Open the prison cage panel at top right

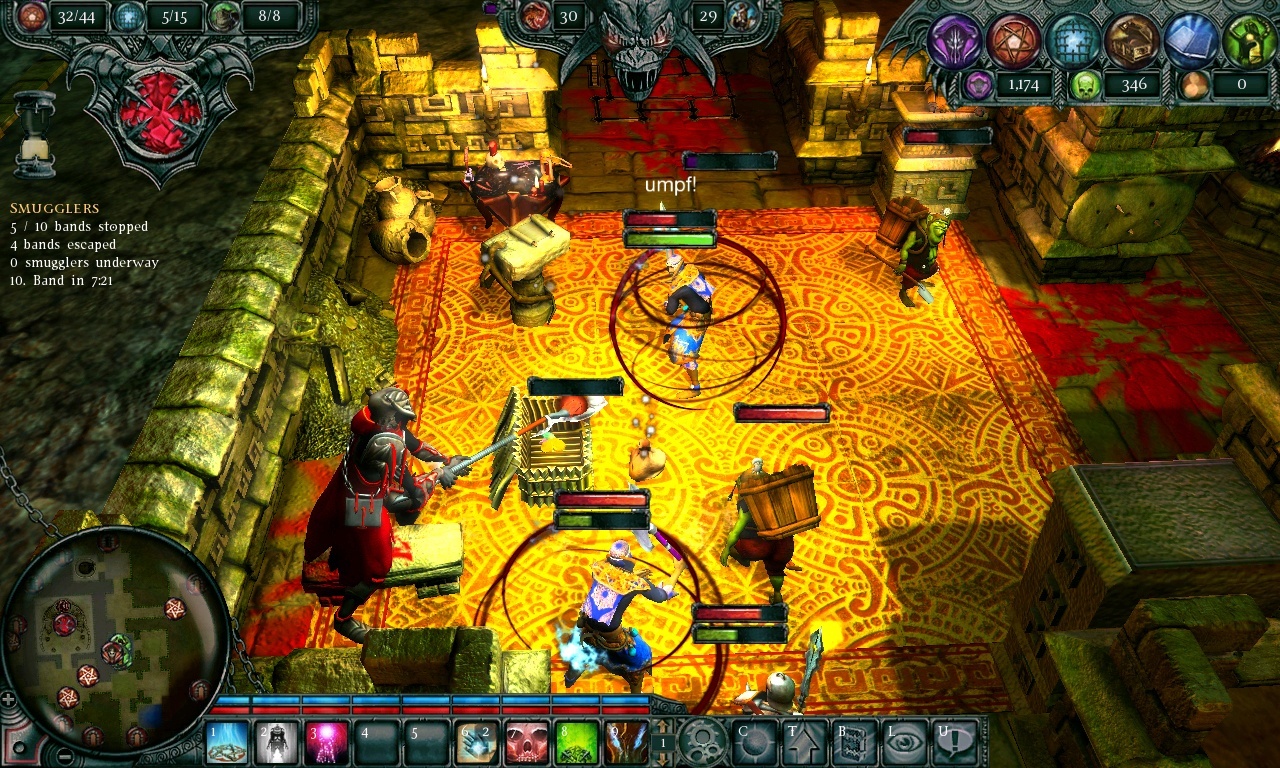tap(1074, 40)
